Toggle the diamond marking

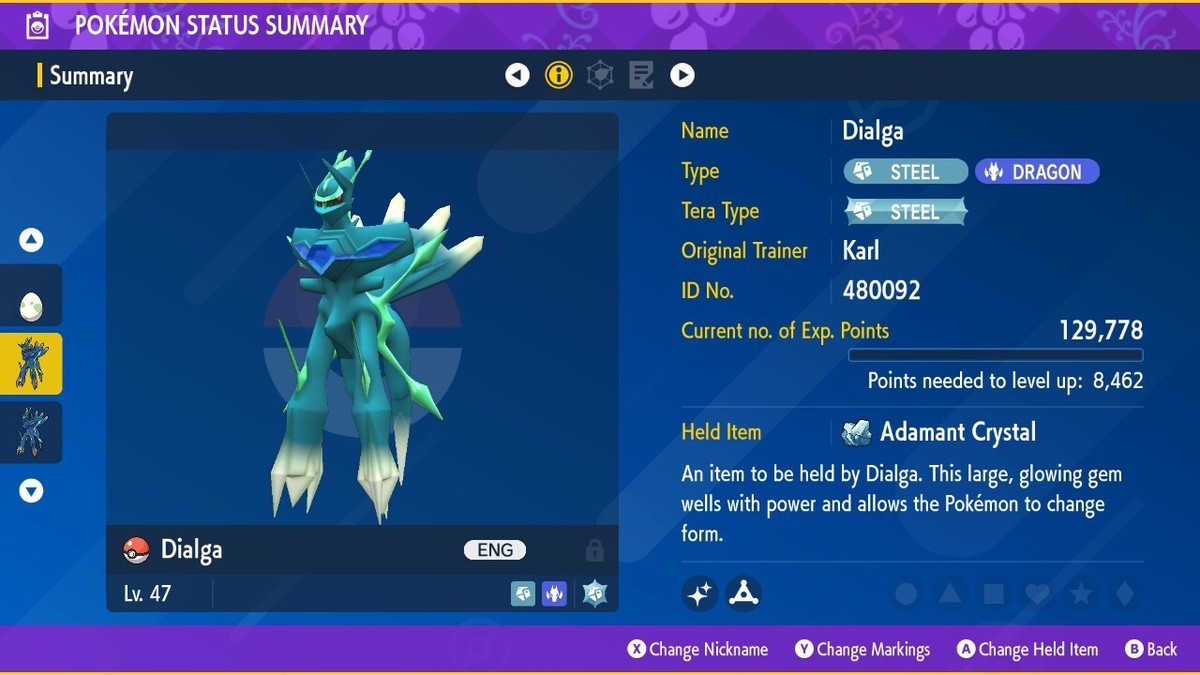1125,595
